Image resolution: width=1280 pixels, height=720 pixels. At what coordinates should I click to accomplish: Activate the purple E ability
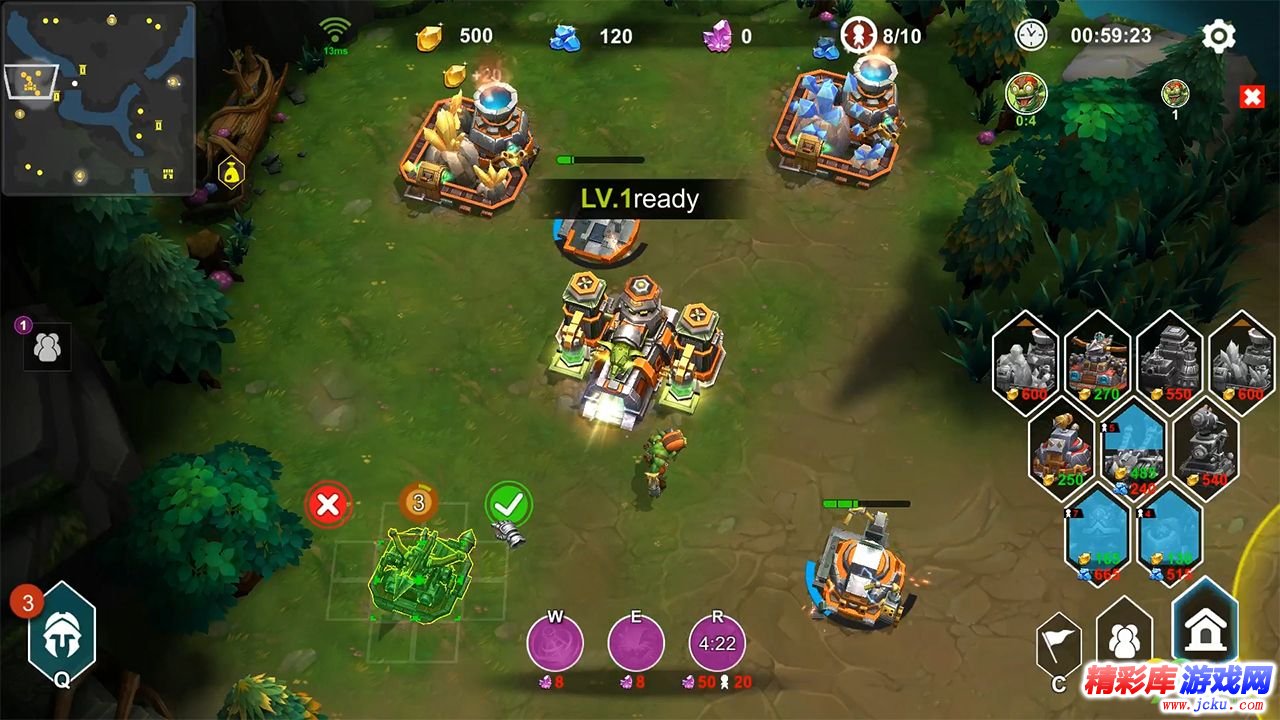pos(636,642)
